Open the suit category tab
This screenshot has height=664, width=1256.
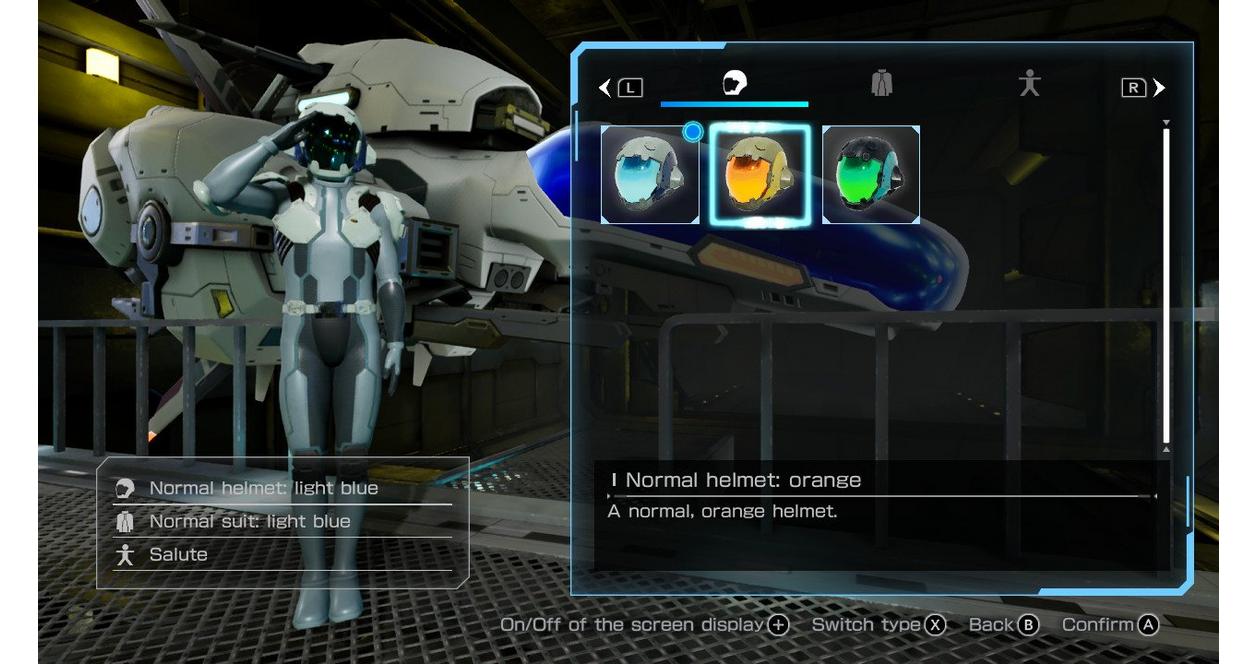[x=881, y=84]
